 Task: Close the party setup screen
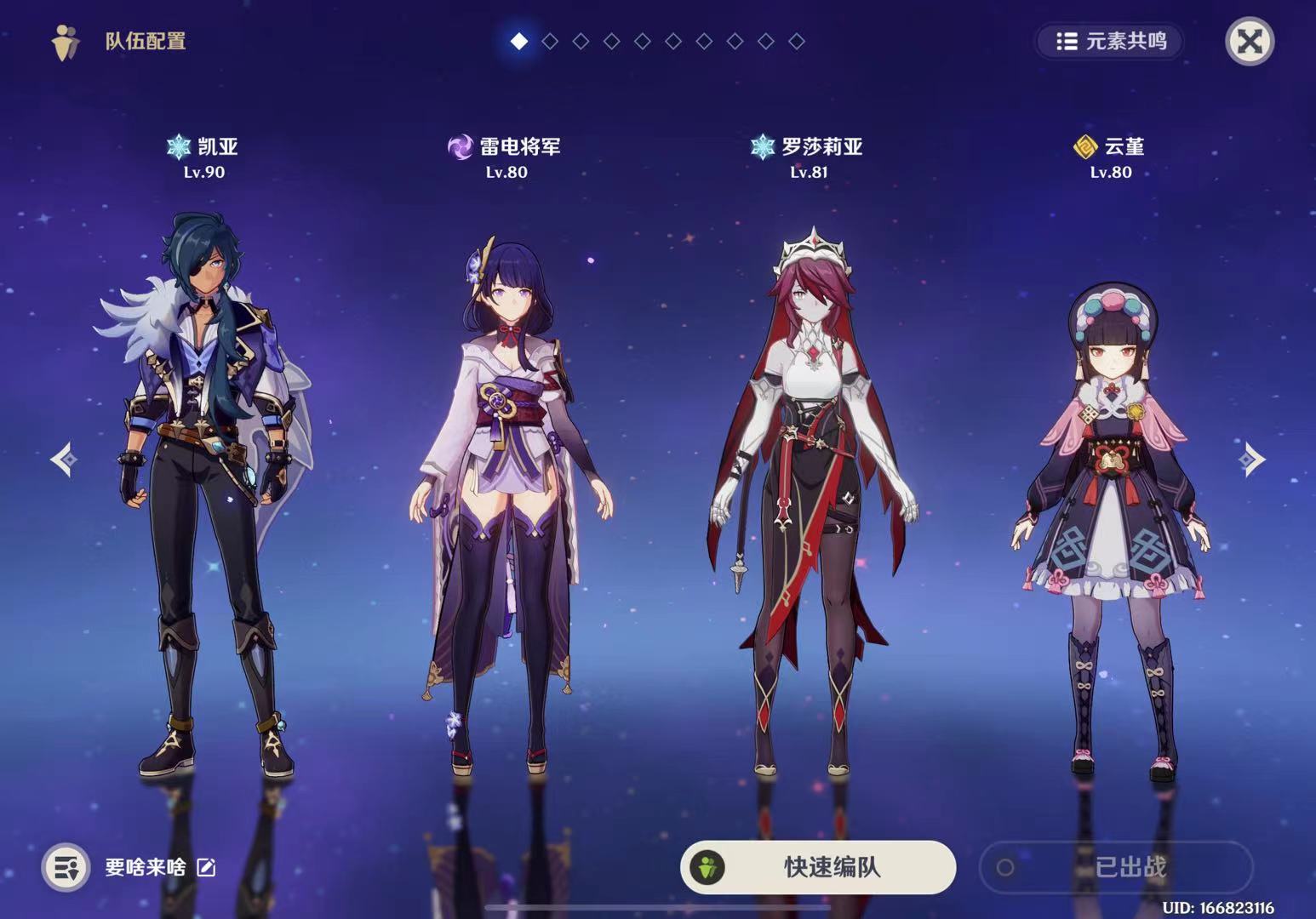(x=1249, y=42)
